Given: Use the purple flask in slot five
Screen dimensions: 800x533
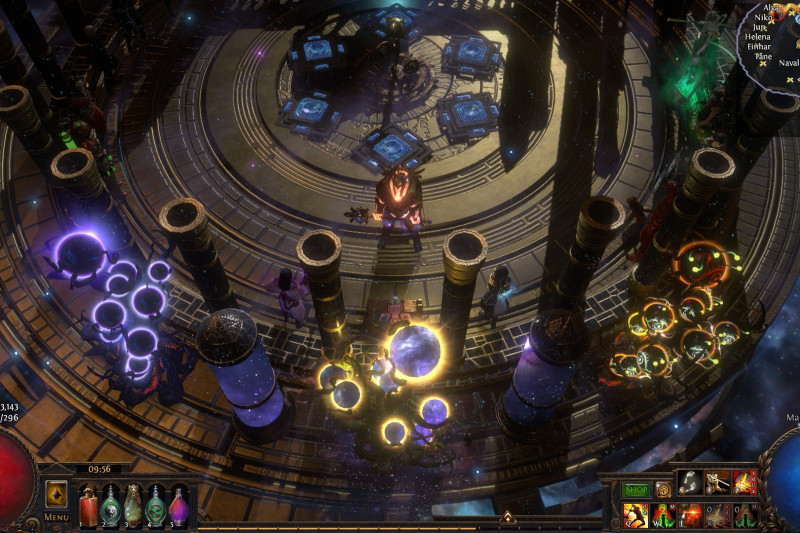Looking at the screenshot, I should (x=179, y=505).
